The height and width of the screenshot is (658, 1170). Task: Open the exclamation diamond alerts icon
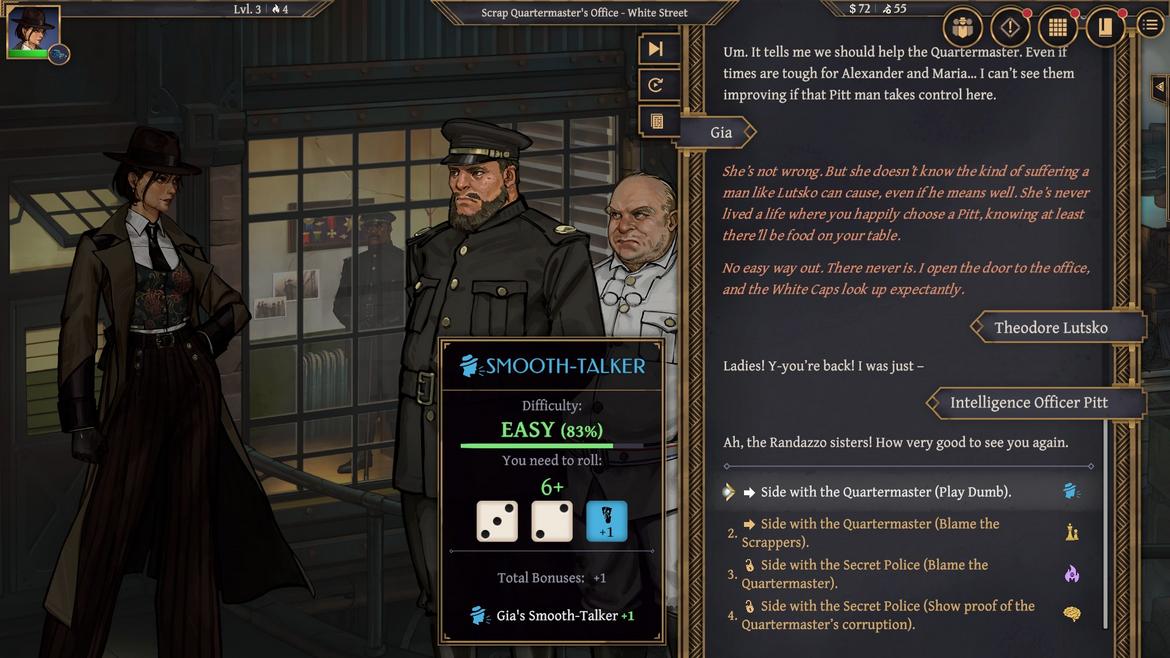click(x=1010, y=27)
